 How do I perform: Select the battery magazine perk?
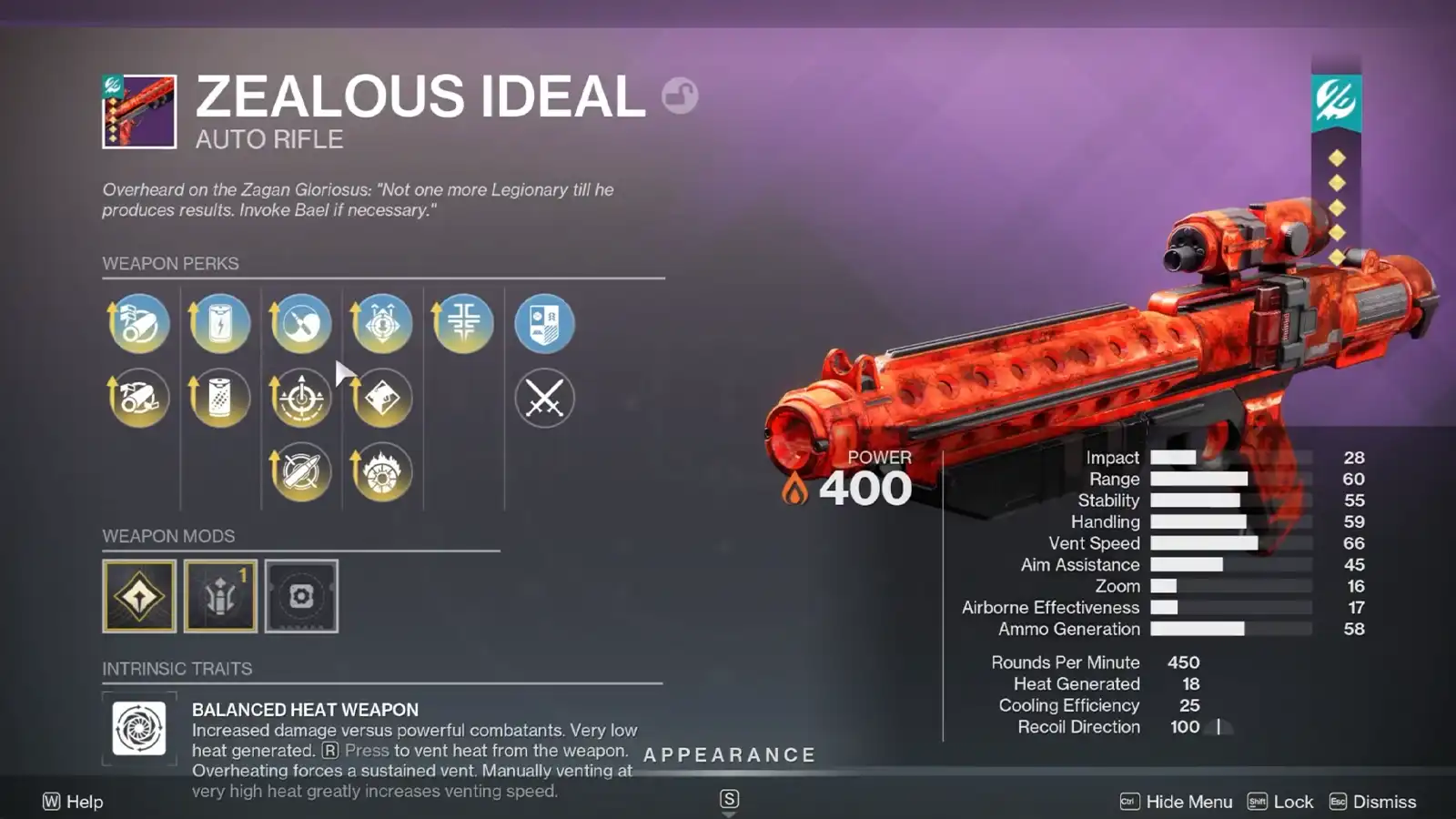[218, 323]
